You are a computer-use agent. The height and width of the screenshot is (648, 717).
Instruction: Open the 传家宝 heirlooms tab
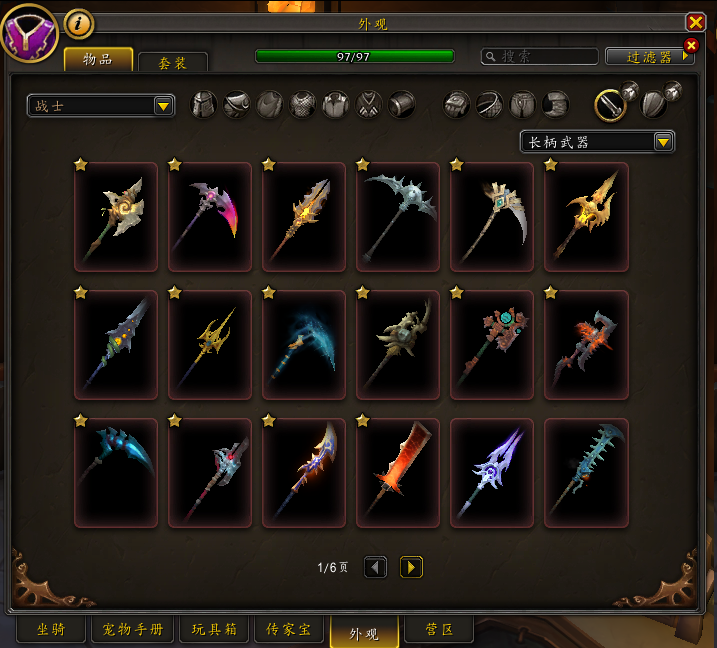point(288,630)
